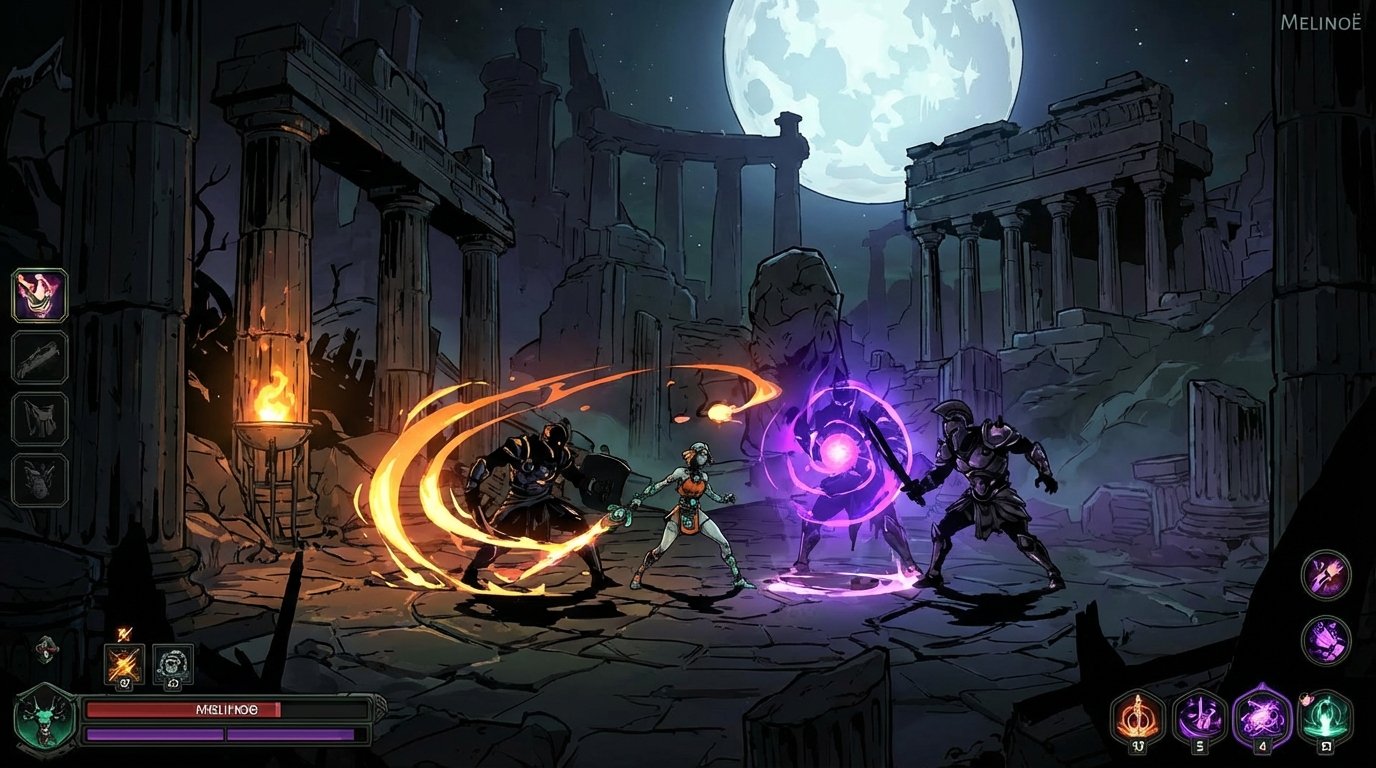
Task: Select the MELINOË label on the health bar
Action: [227, 708]
